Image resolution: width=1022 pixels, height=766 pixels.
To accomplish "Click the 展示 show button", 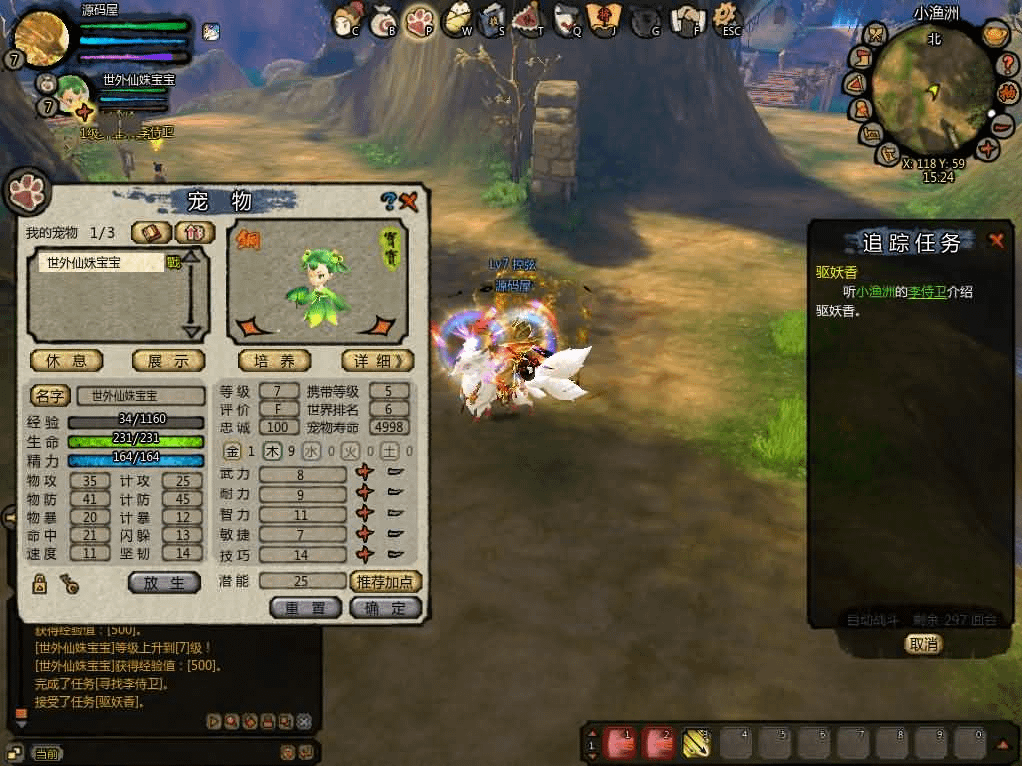I will (168, 360).
